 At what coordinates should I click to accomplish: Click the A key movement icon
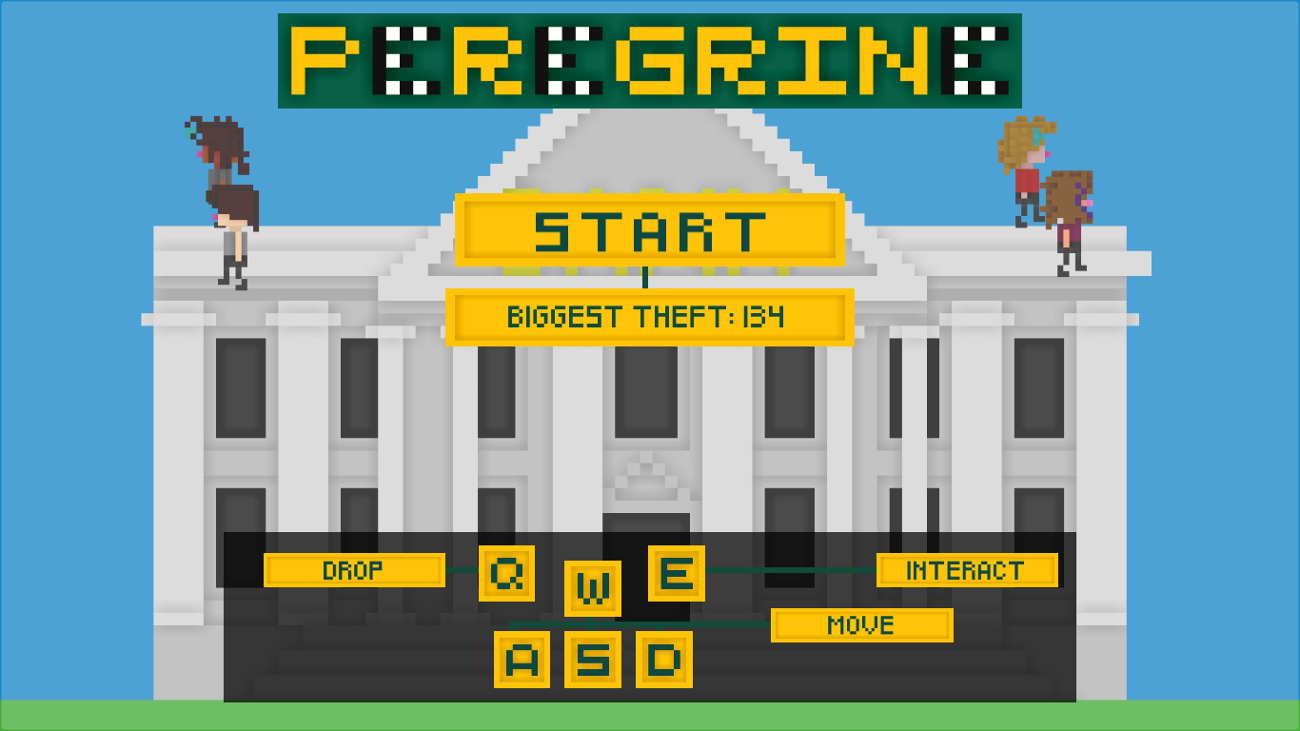[520, 660]
